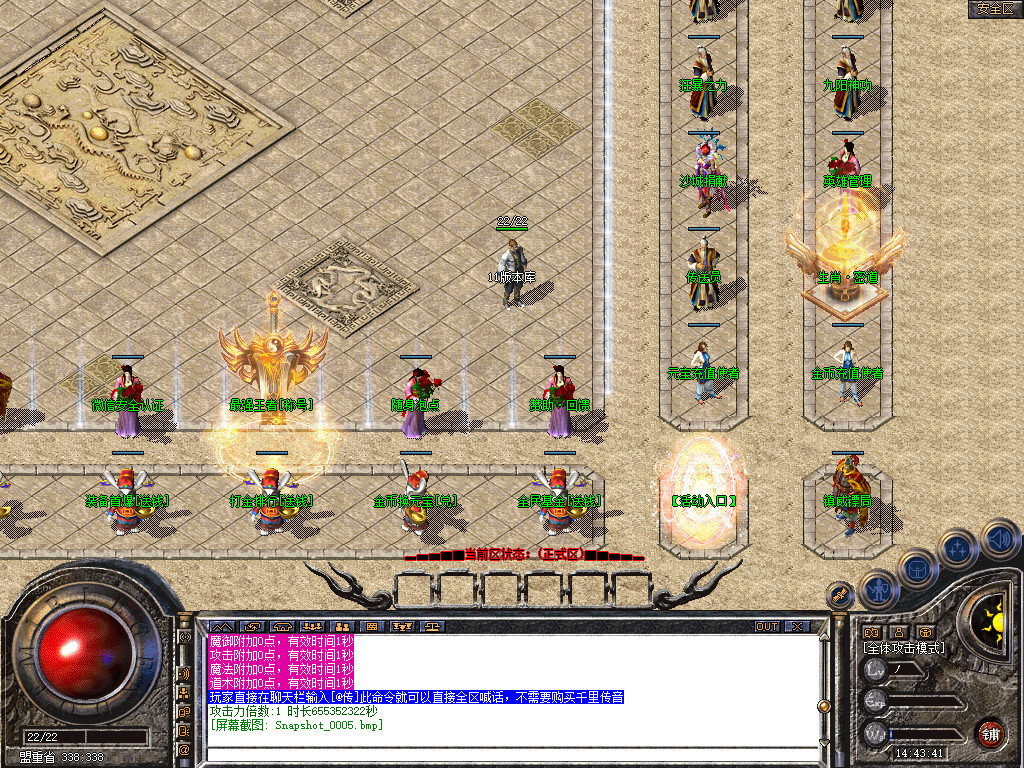Click the red shop button (铺)

point(990,733)
